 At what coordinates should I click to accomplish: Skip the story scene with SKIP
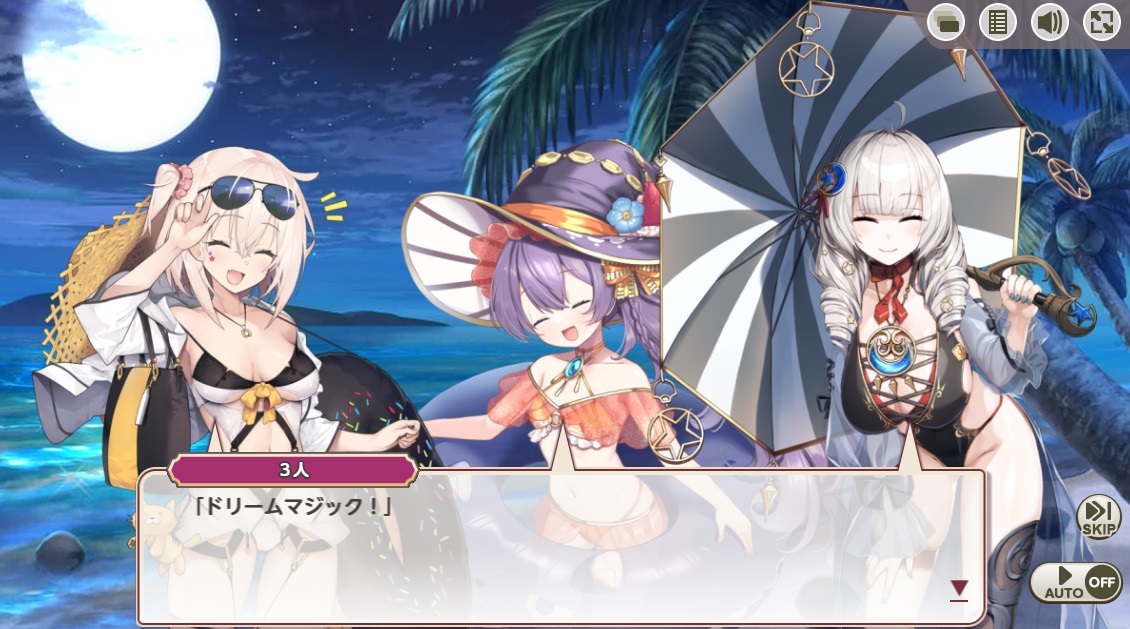(1098, 517)
